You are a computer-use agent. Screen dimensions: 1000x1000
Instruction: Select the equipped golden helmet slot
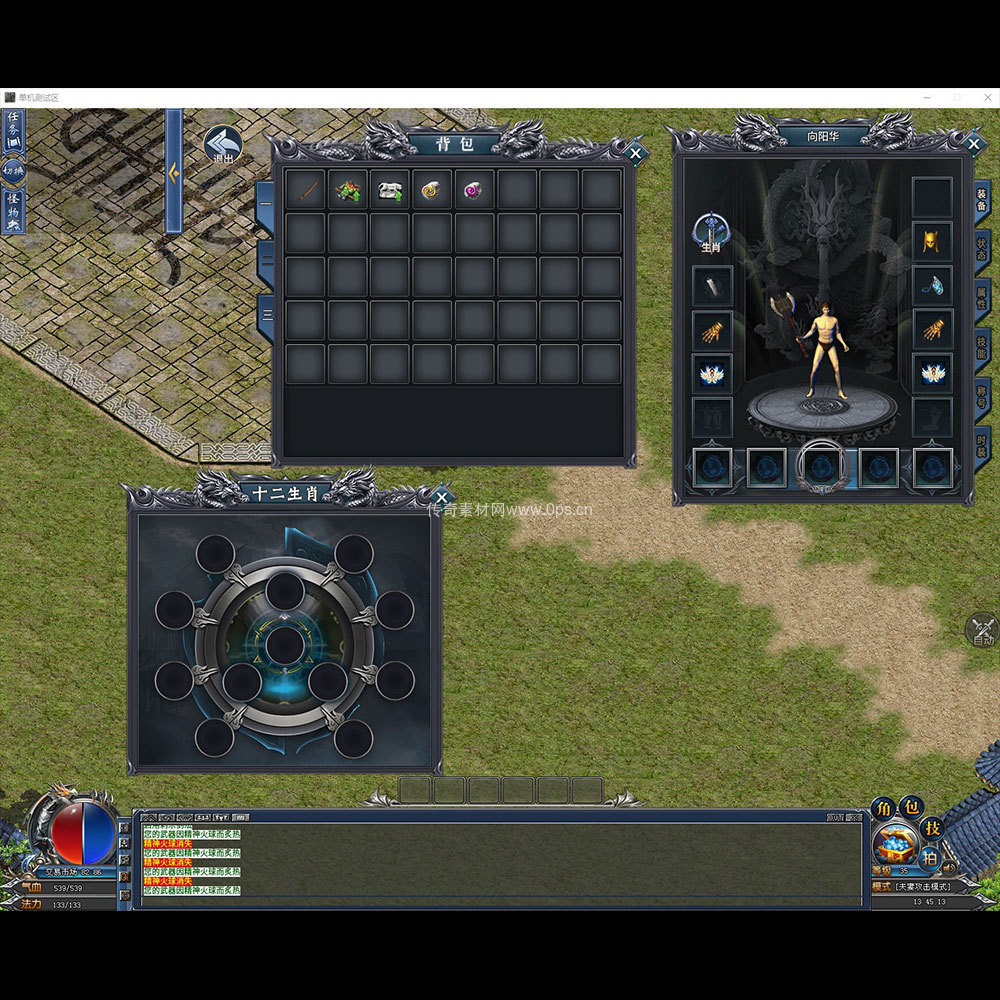932,241
